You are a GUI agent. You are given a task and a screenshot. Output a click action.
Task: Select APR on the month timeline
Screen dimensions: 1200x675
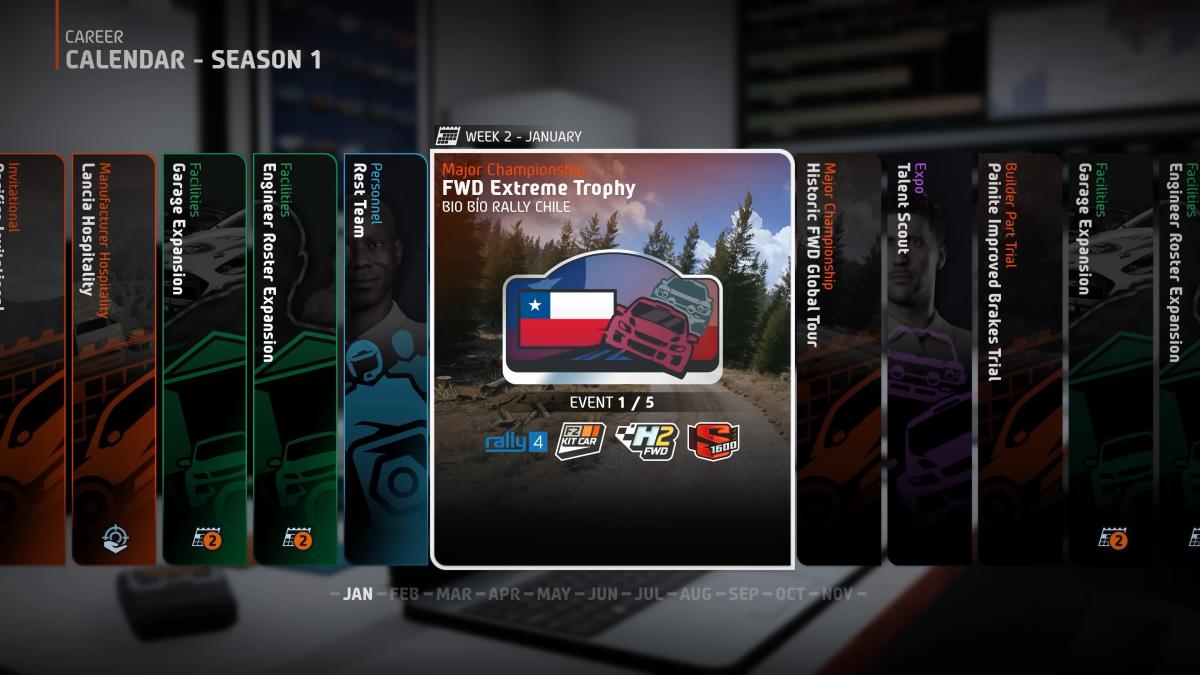(504, 594)
